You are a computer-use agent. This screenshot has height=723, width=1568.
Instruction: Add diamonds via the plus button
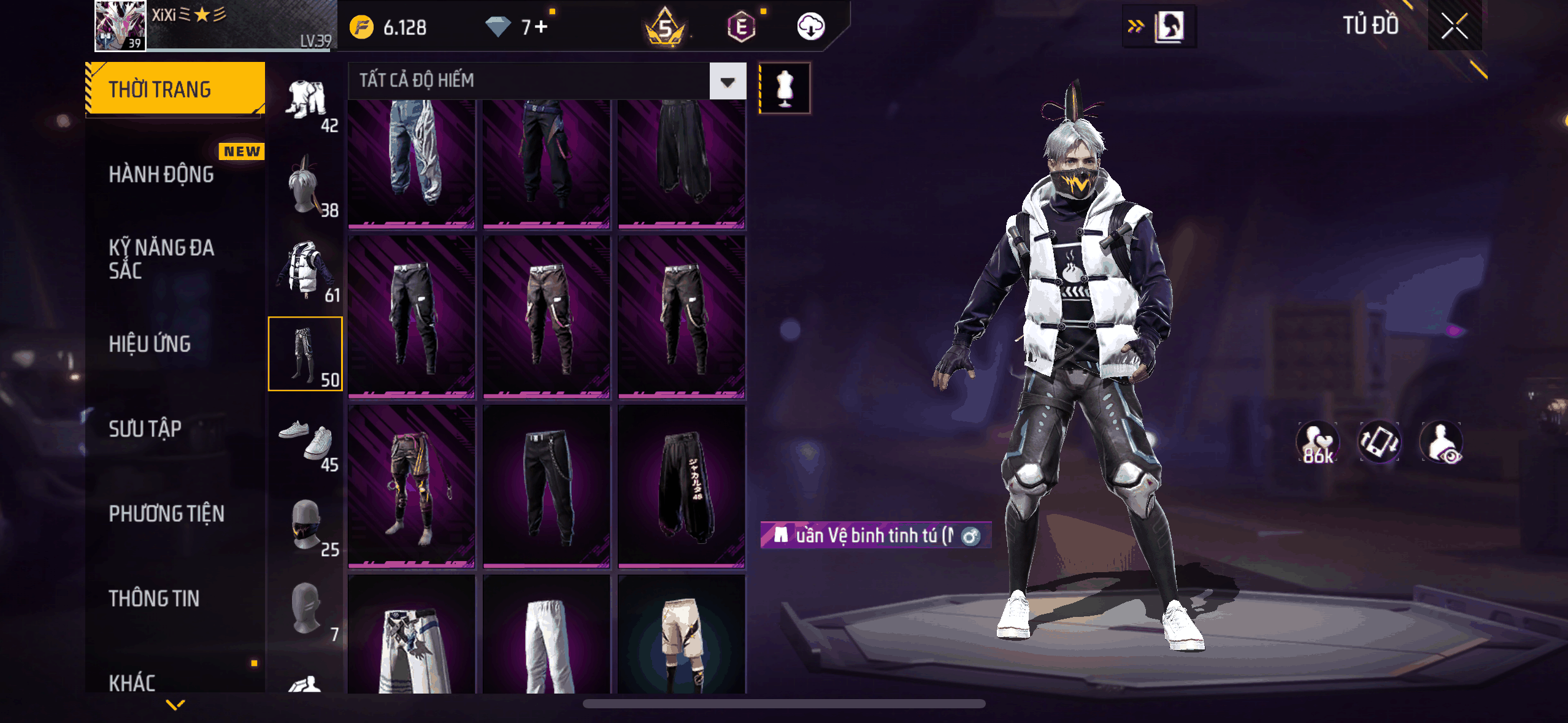[541, 27]
